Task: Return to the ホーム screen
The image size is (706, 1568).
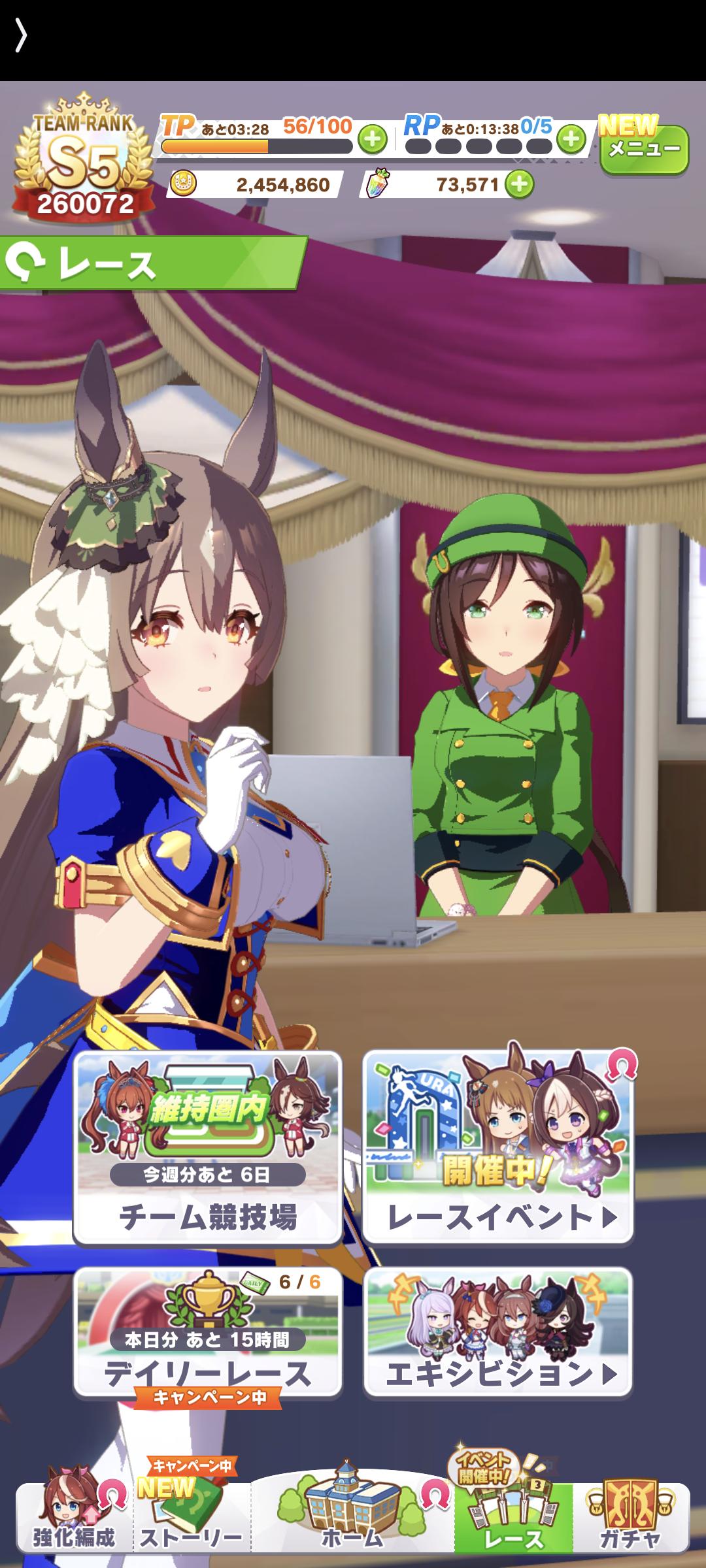Action: [353, 1517]
